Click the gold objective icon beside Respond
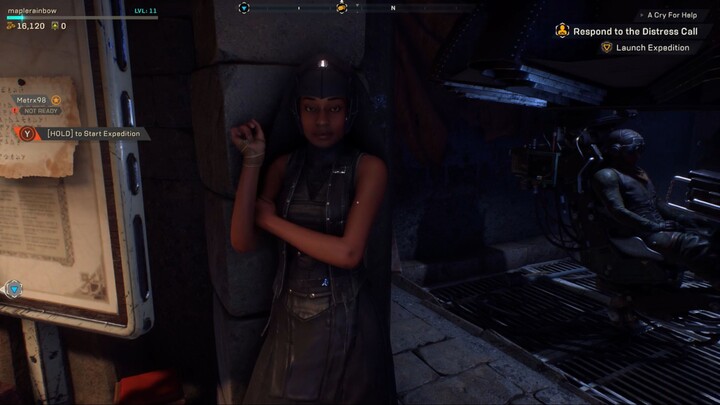 pos(562,31)
